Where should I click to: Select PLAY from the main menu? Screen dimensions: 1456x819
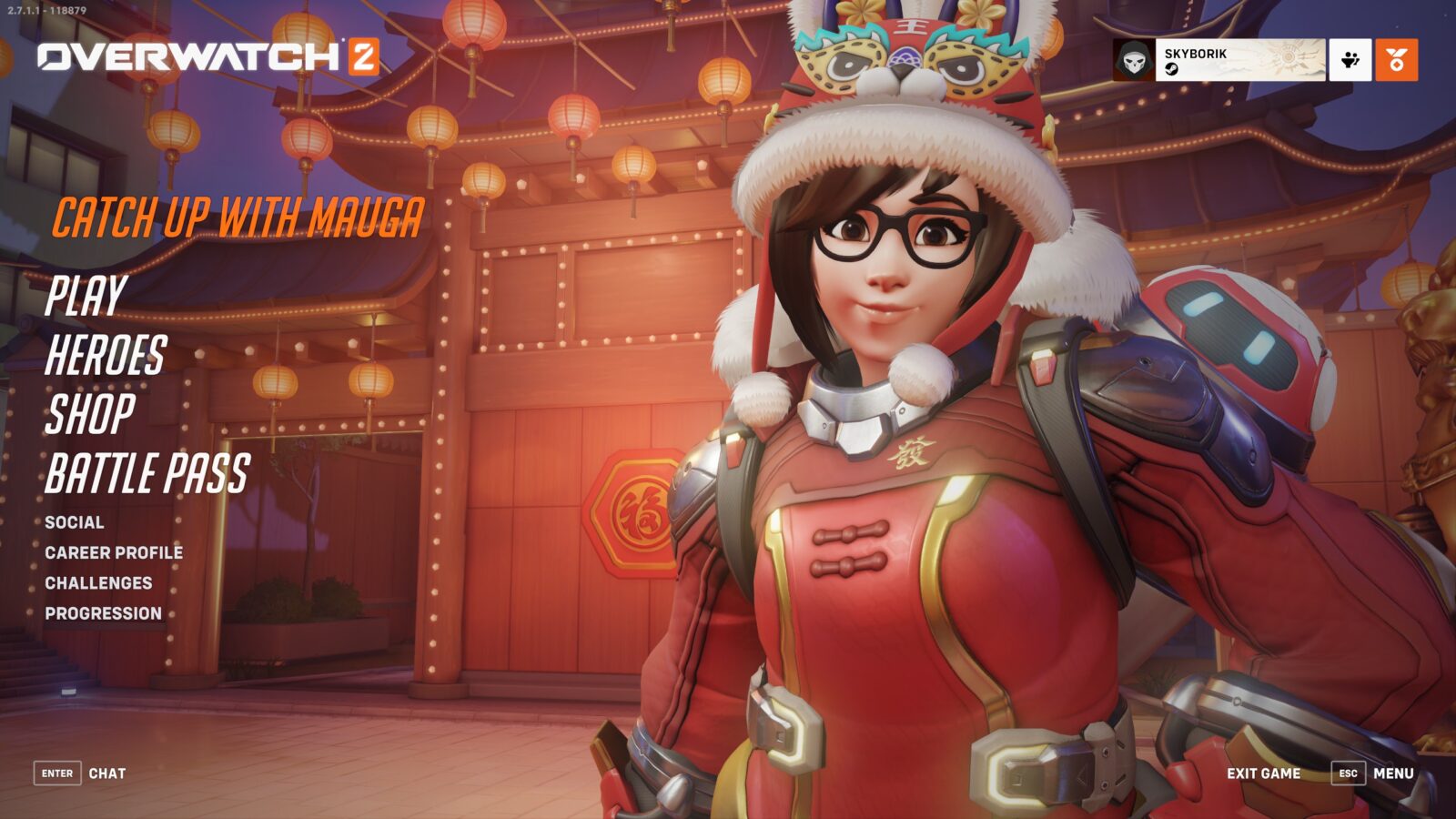point(86,296)
